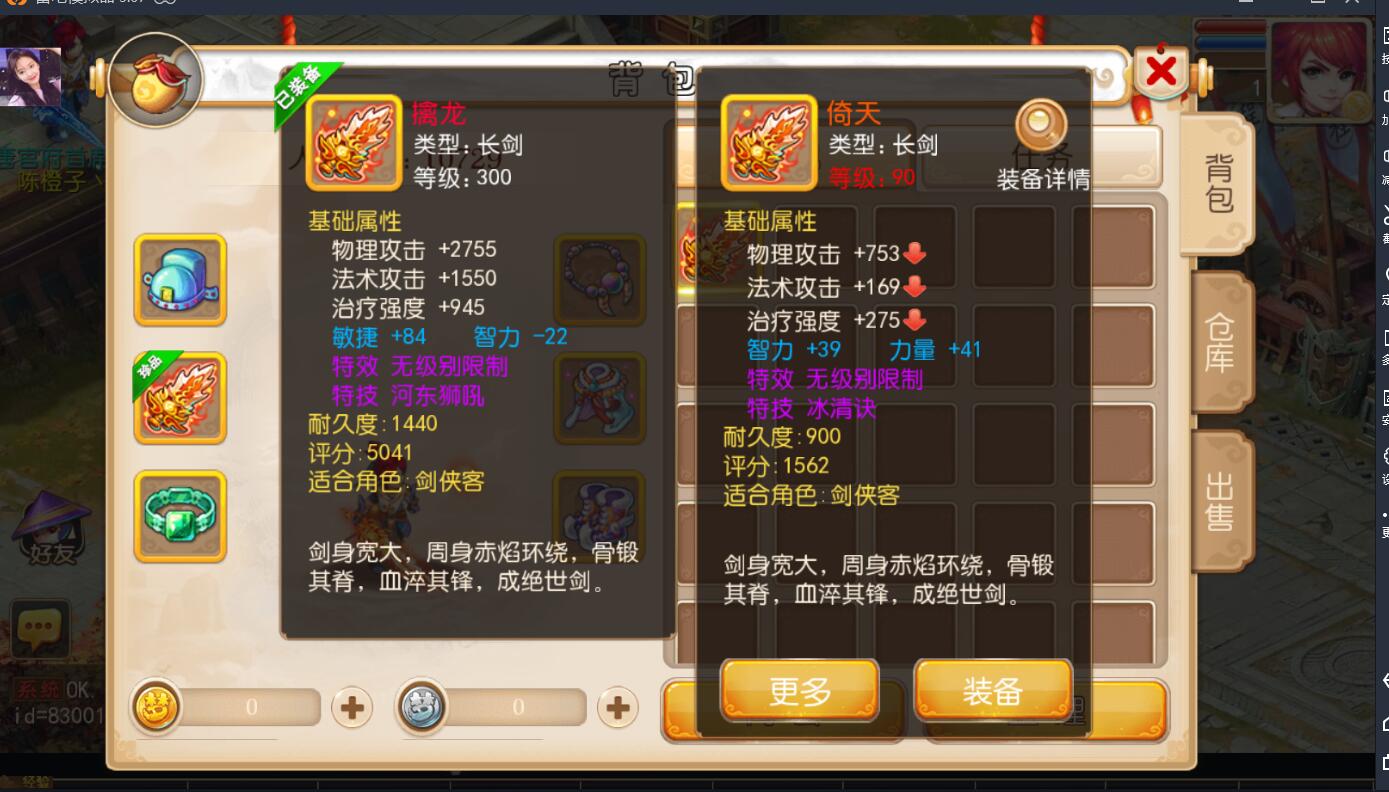Click the plus next to the gold currency
Image resolution: width=1389 pixels, height=792 pixels.
(350, 707)
